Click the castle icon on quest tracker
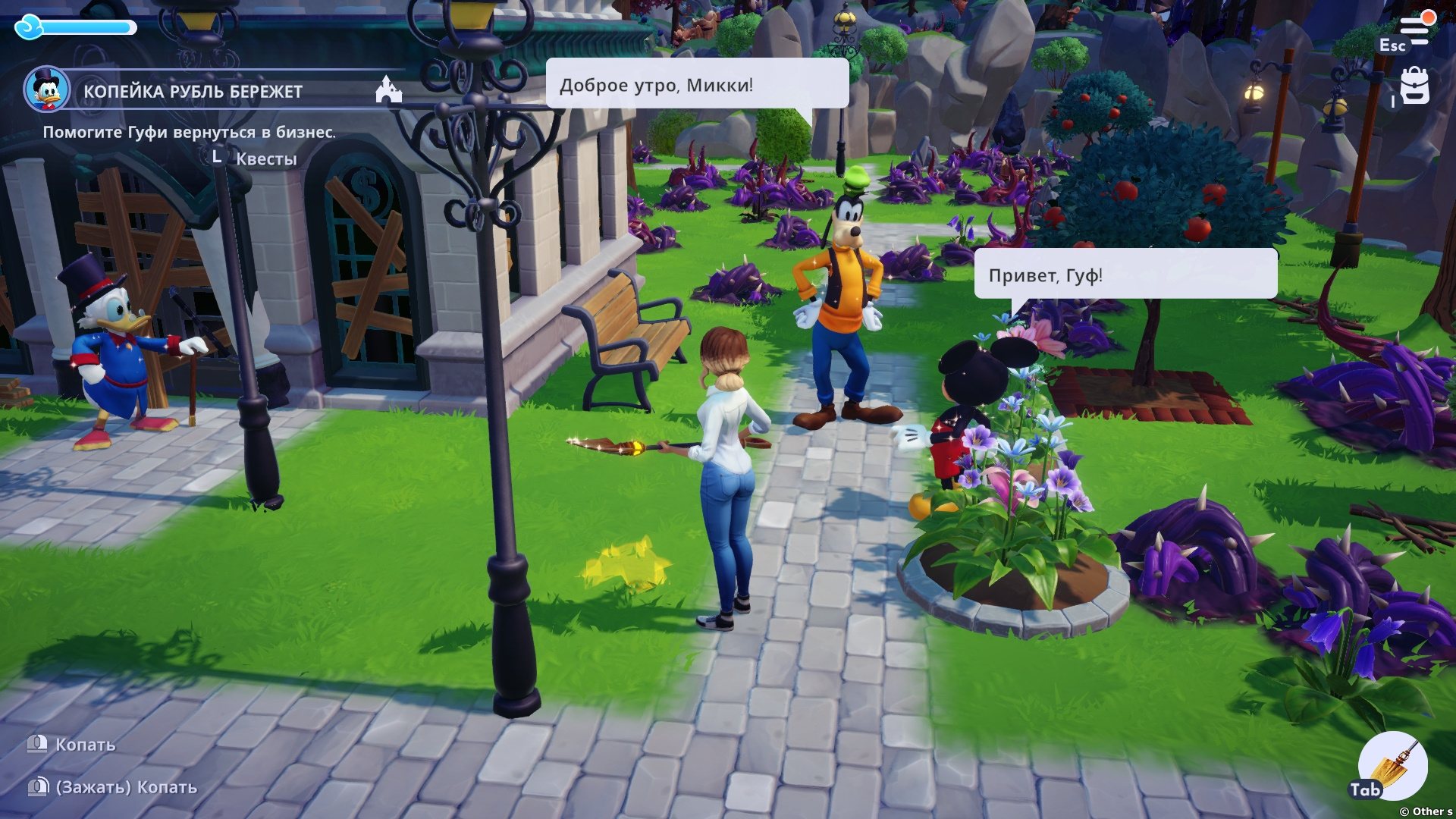 tap(388, 90)
